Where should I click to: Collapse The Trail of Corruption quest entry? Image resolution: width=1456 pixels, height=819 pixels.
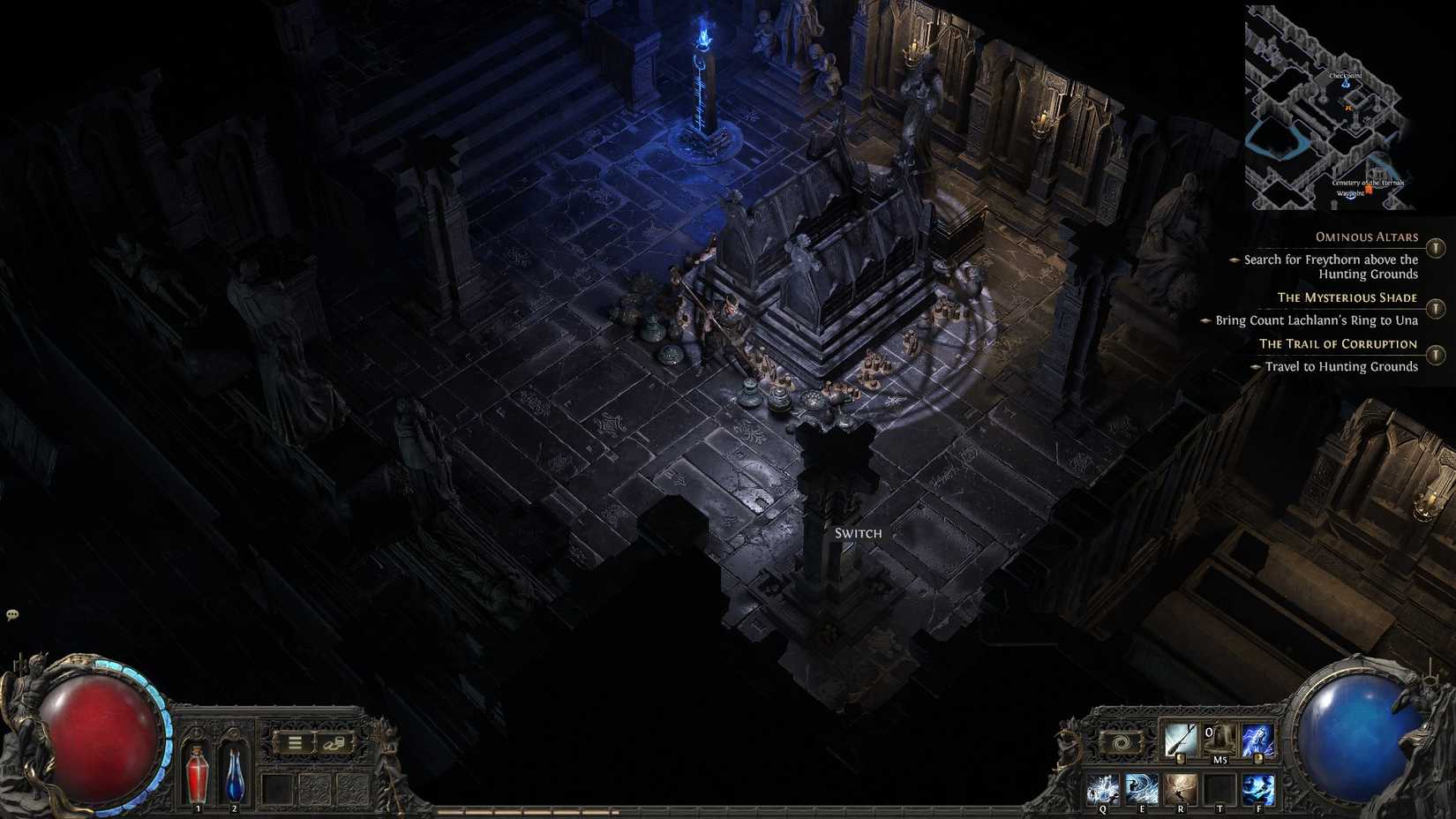1434,353
